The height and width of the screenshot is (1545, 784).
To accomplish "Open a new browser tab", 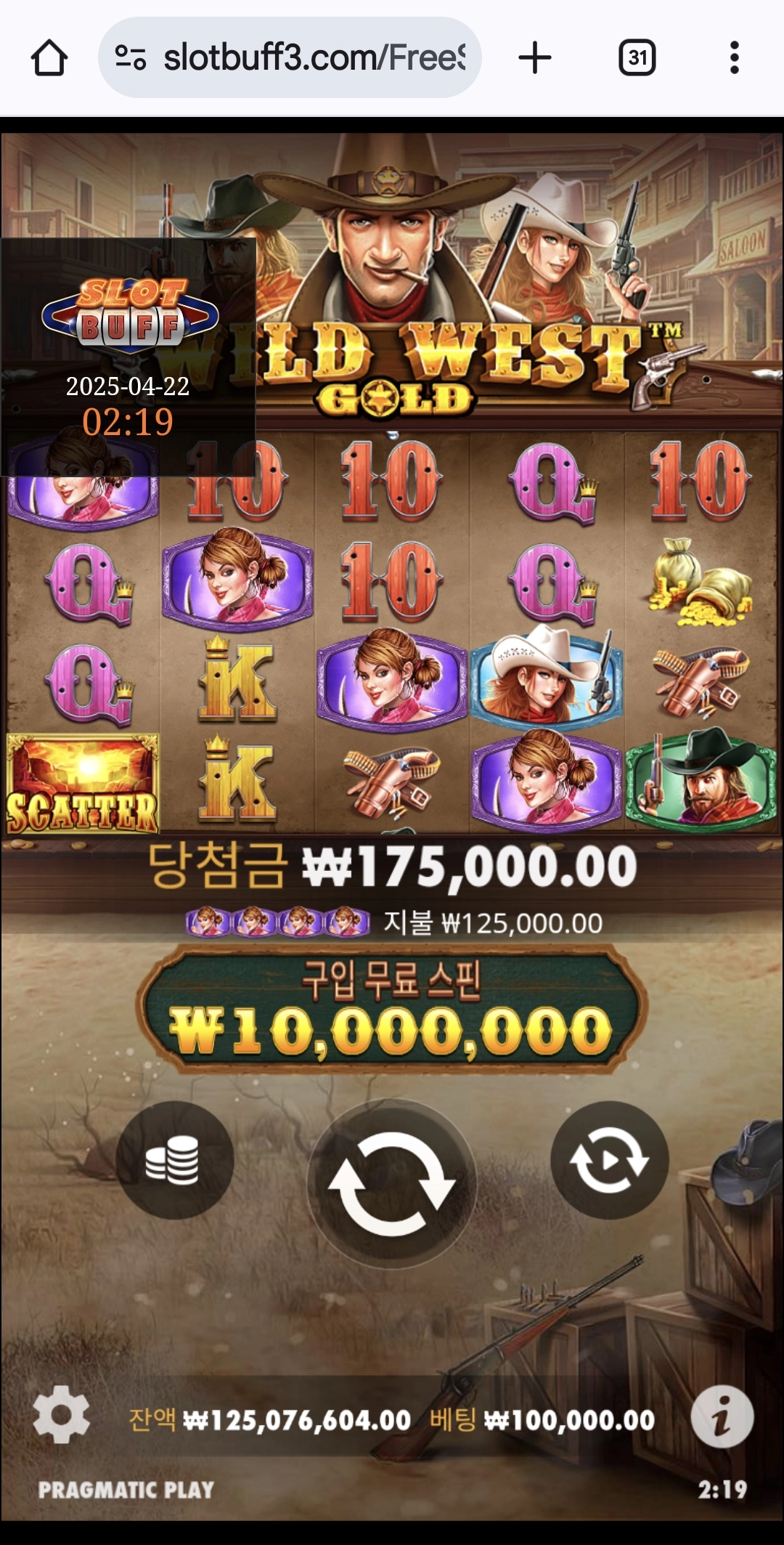I will 535,58.
